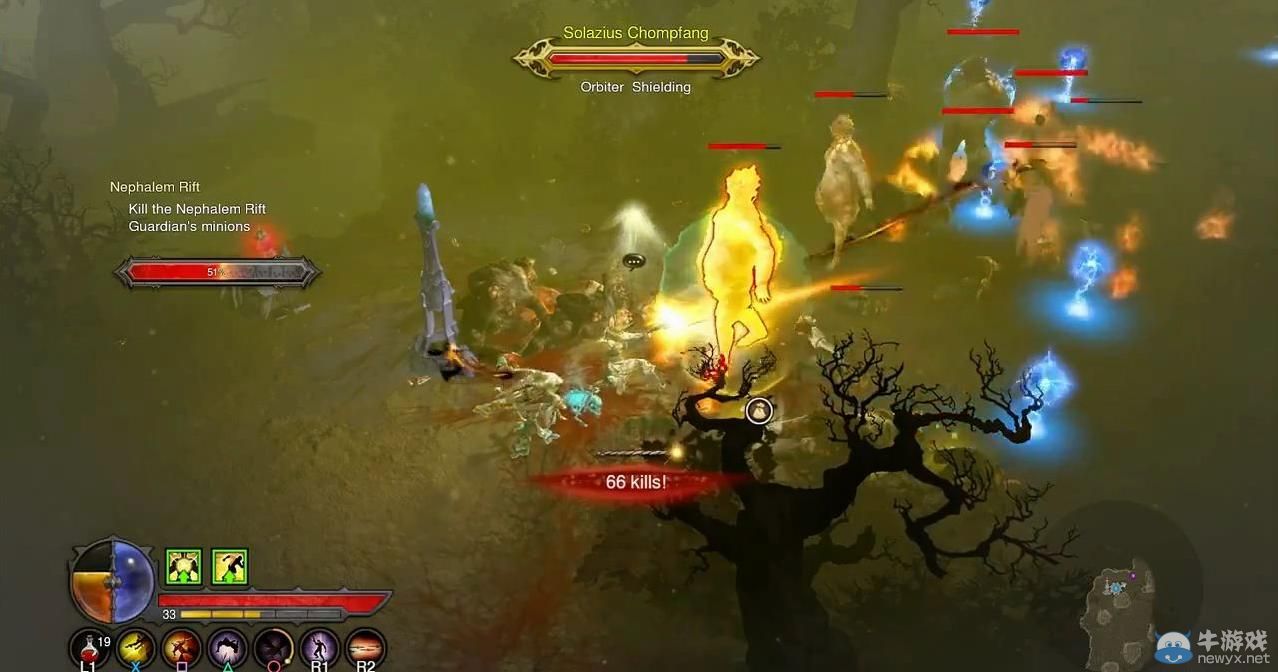Inspect the green running figure buff
This screenshot has width=1278, height=672.
[229, 567]
